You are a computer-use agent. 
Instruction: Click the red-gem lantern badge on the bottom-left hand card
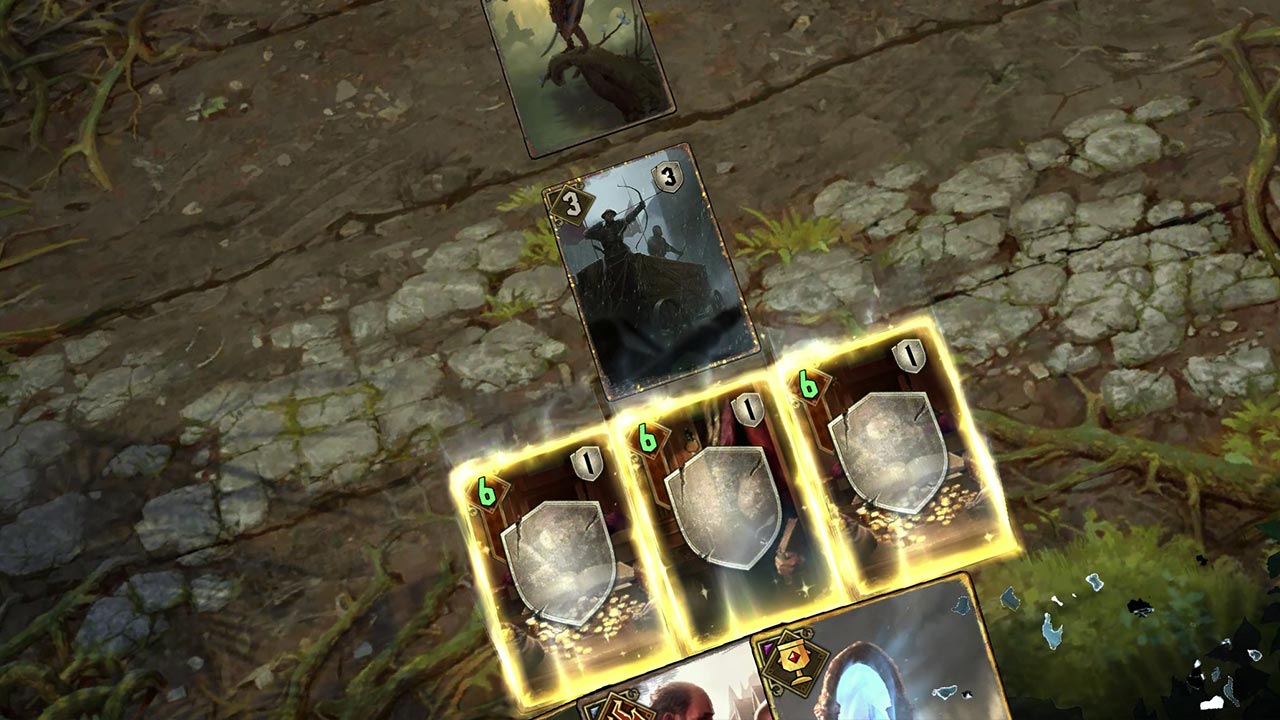620,709
